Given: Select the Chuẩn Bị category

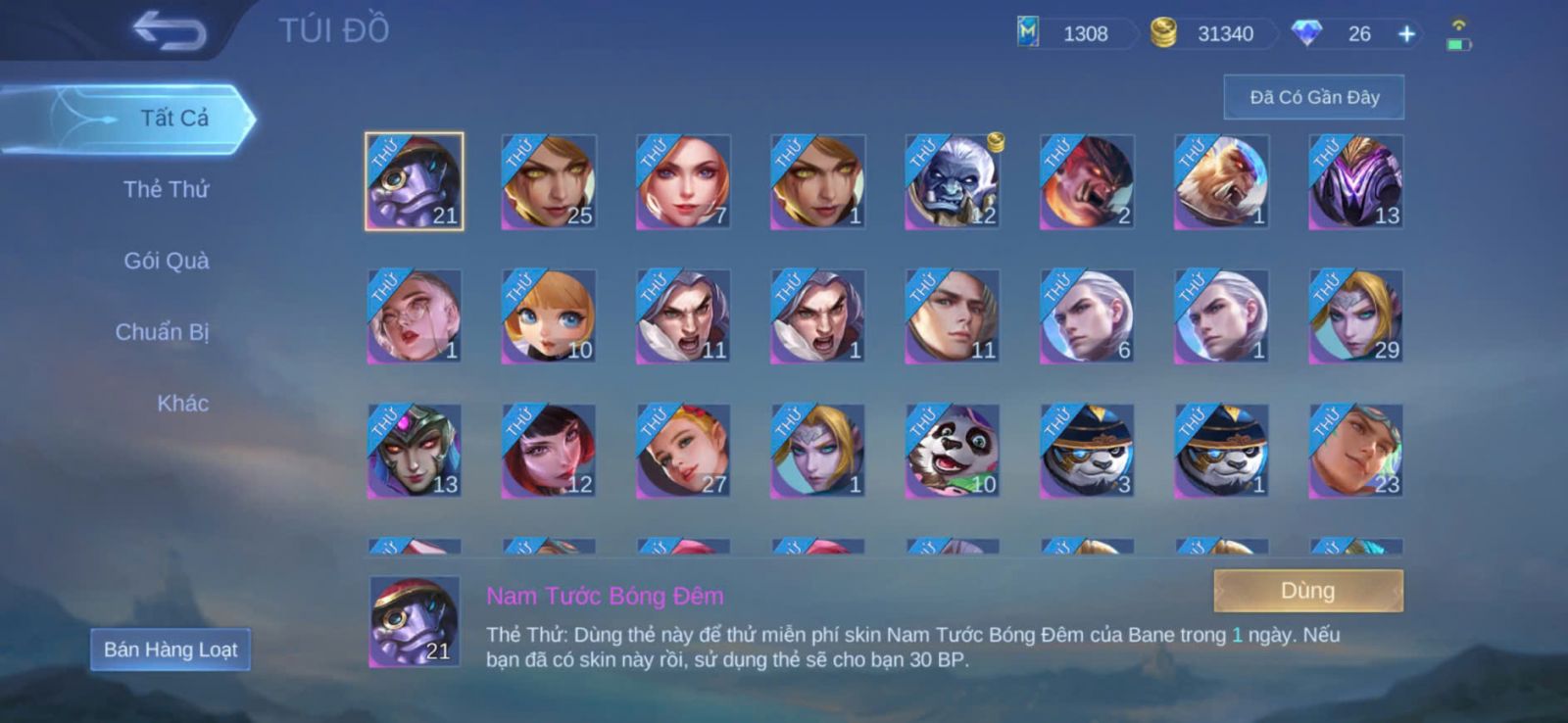Looking at the screenshot, I should [162, 332].
